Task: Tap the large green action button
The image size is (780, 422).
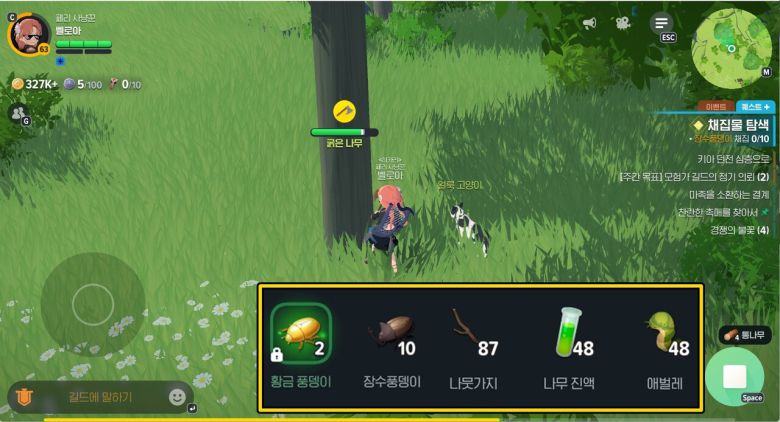Action: point(735,377)
